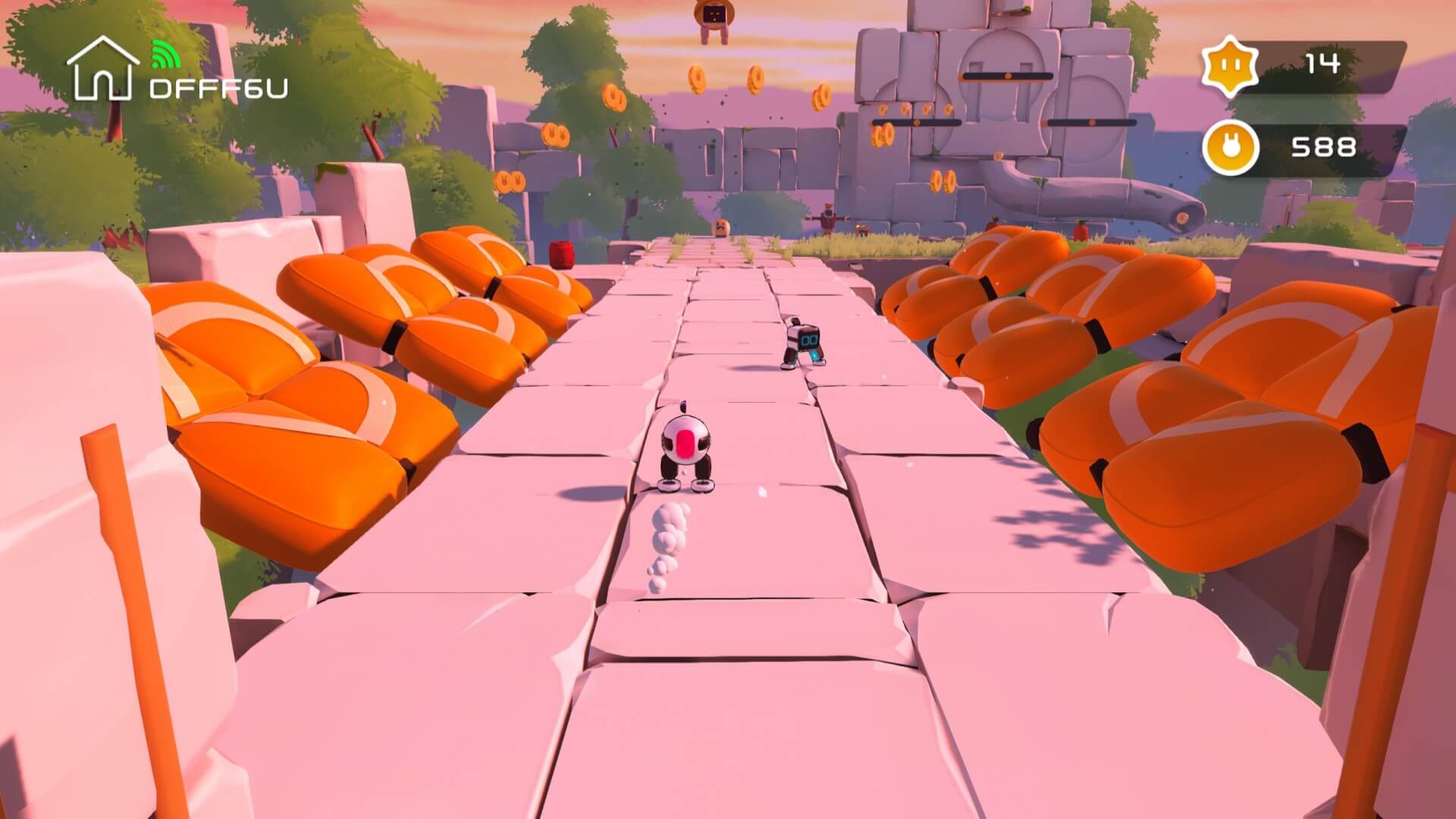Click the scarecrow figure in the distance

click(828, 218)
